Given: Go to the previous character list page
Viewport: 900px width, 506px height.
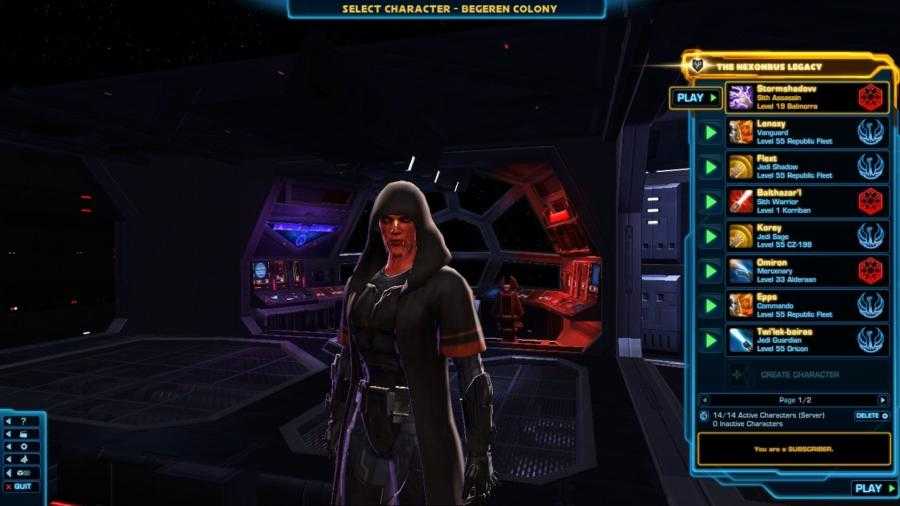Looking at the screenshot, I should pos(704,399).
